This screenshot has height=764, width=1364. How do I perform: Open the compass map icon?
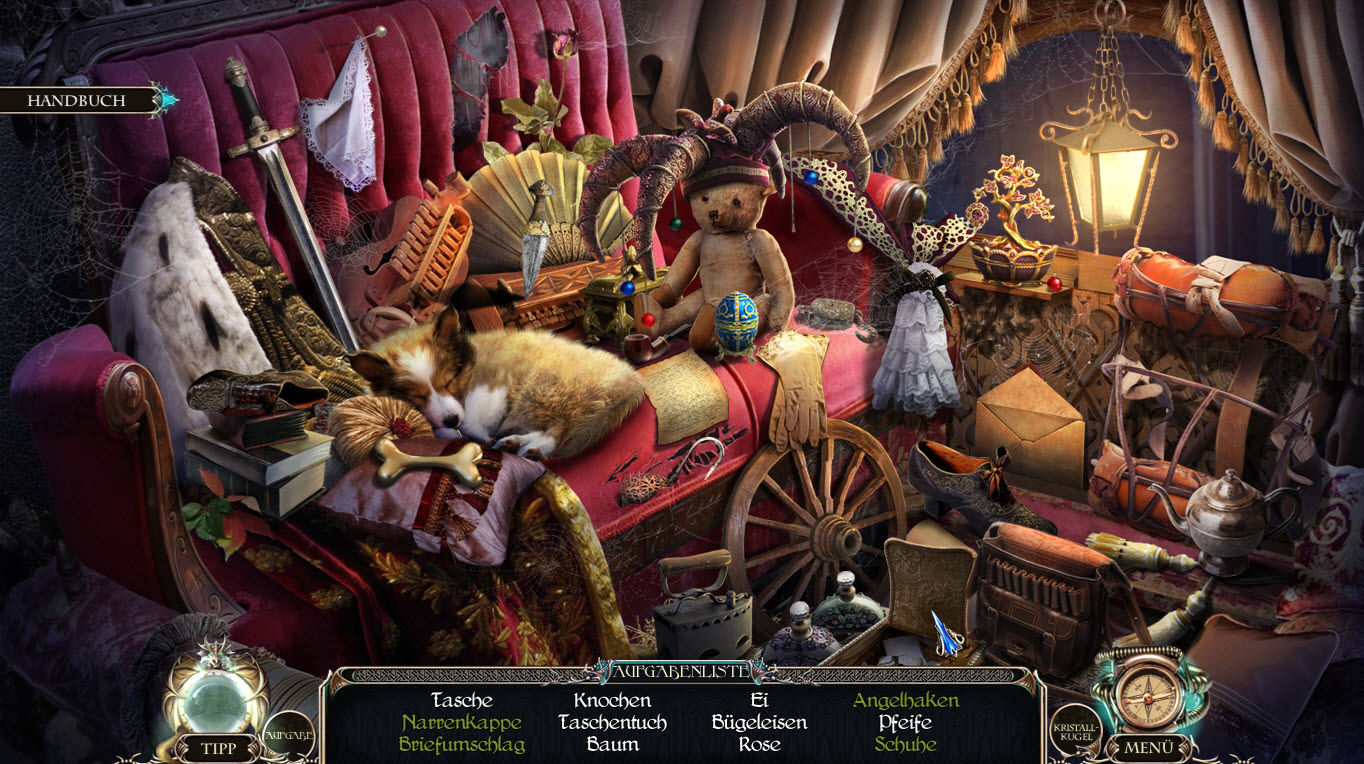tap(1146, 690)
